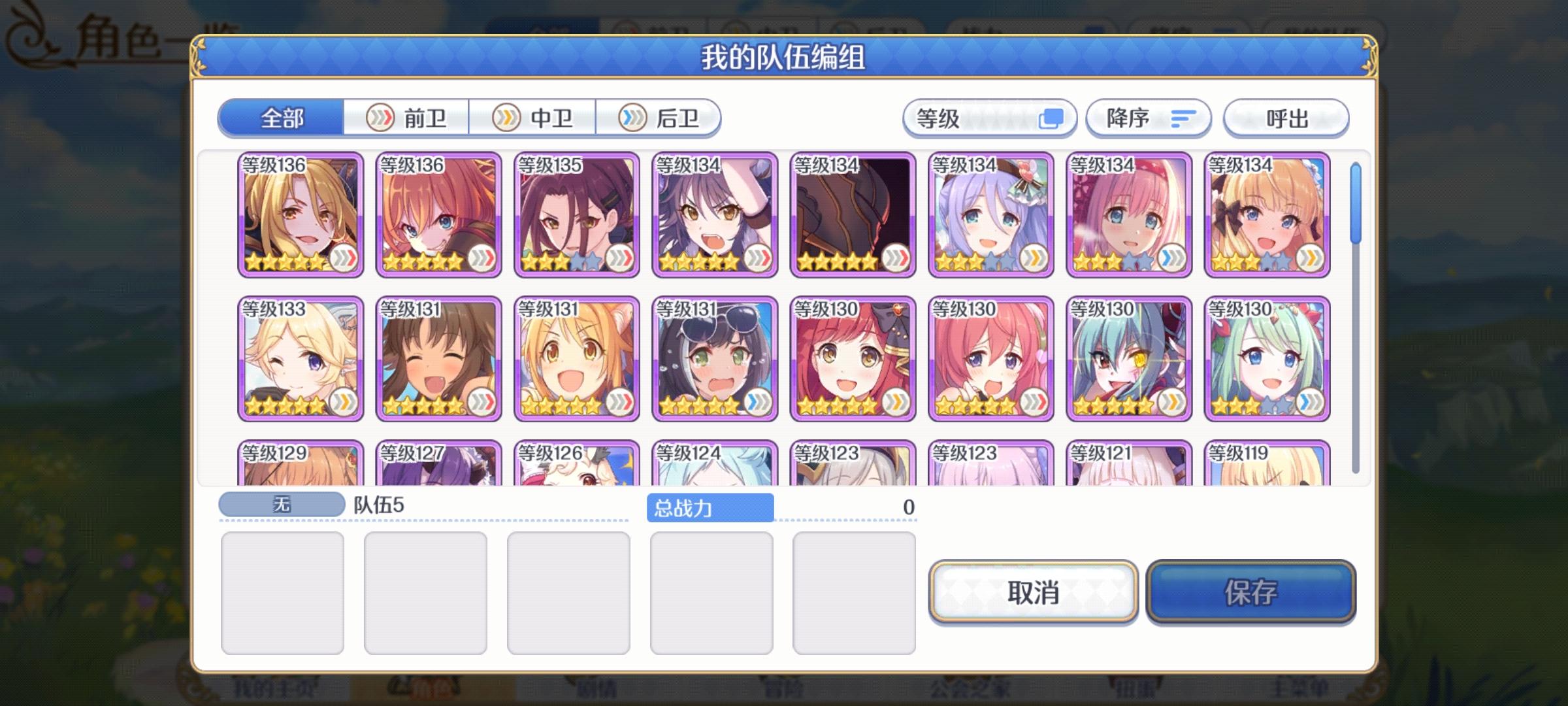Select the level 129 character in third row
1568x706 pixels.
coord(301,461)
